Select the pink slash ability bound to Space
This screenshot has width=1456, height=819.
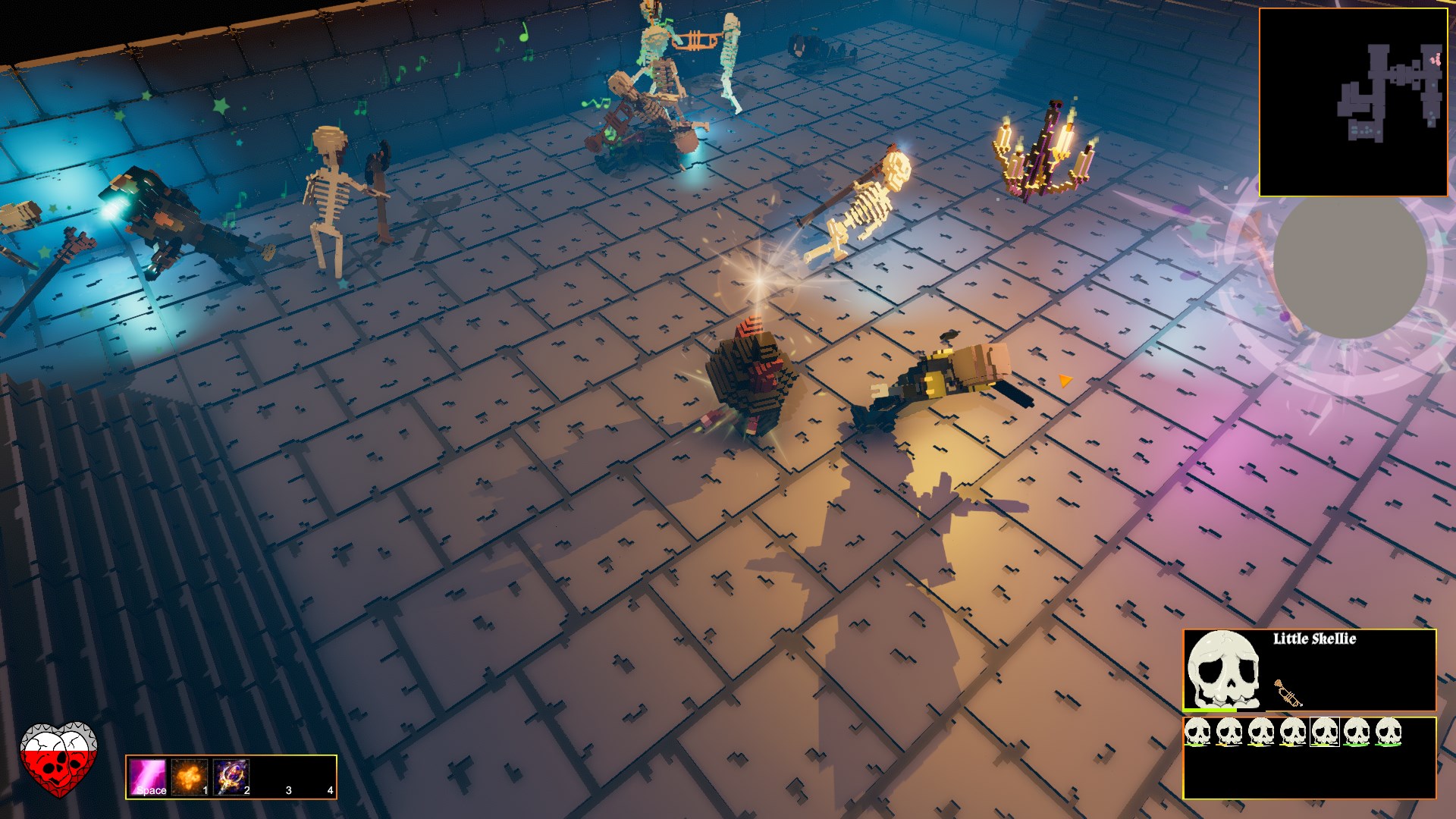pos(147,777)
